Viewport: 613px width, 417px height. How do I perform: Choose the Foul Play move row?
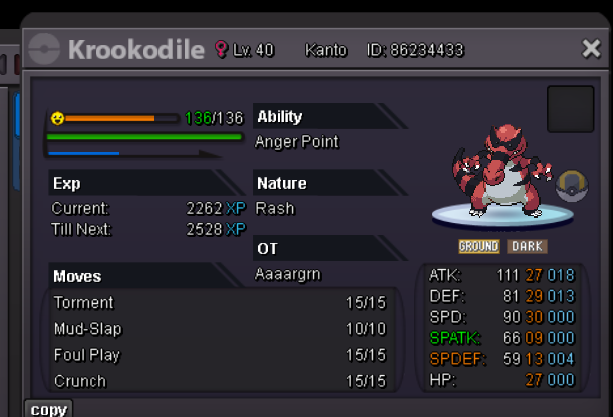click(220, 355)
